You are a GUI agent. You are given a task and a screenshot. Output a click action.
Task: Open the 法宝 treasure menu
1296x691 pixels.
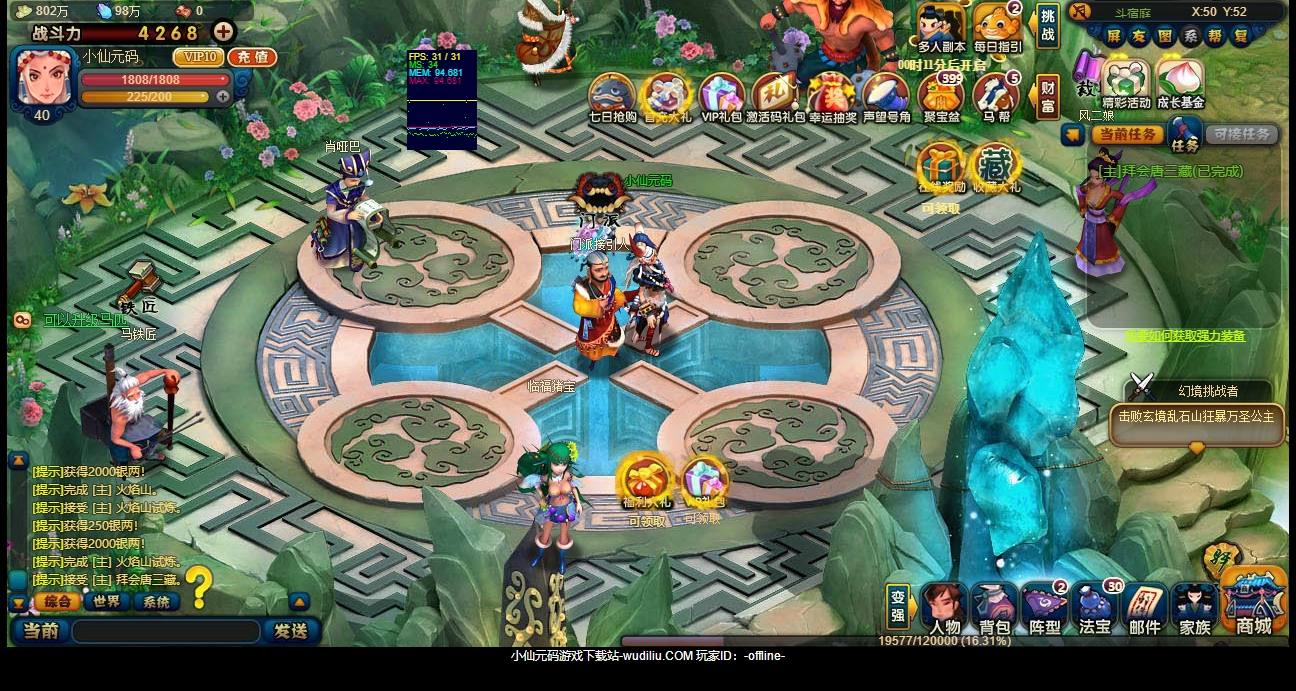click(1095, 609)
